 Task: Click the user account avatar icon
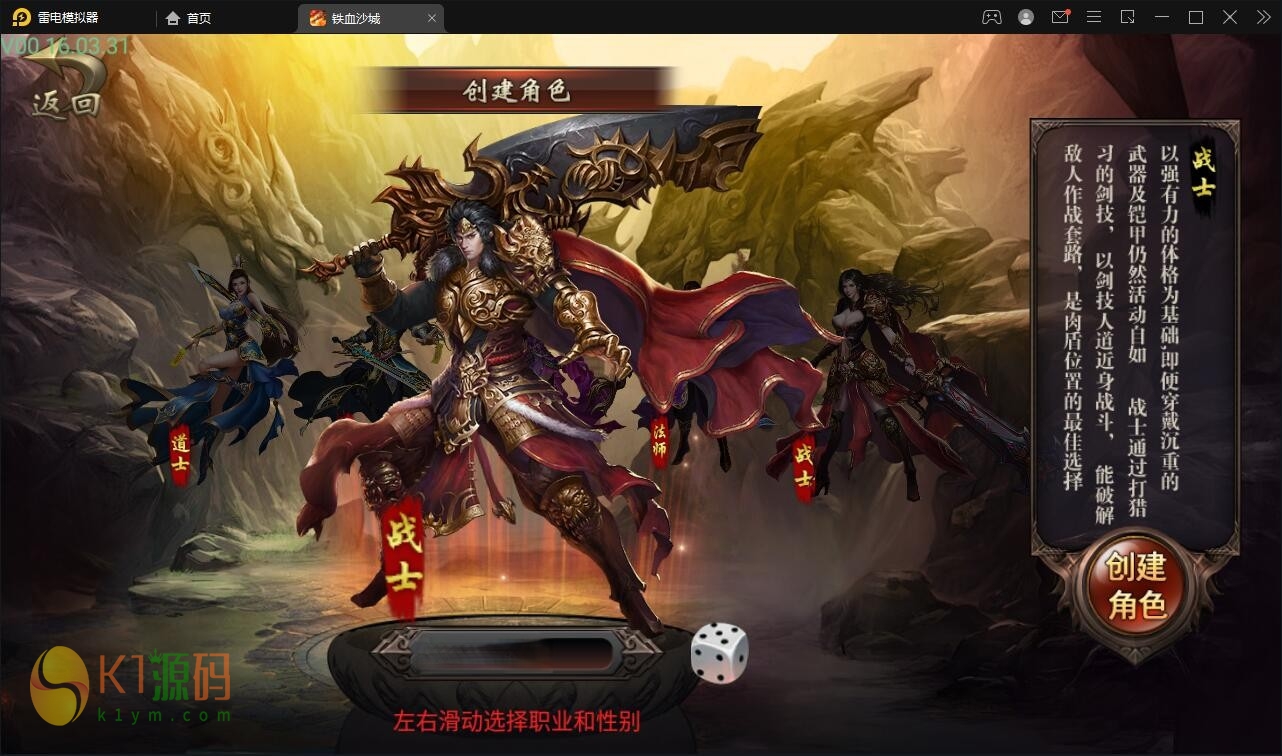[x=1025, y=17]
